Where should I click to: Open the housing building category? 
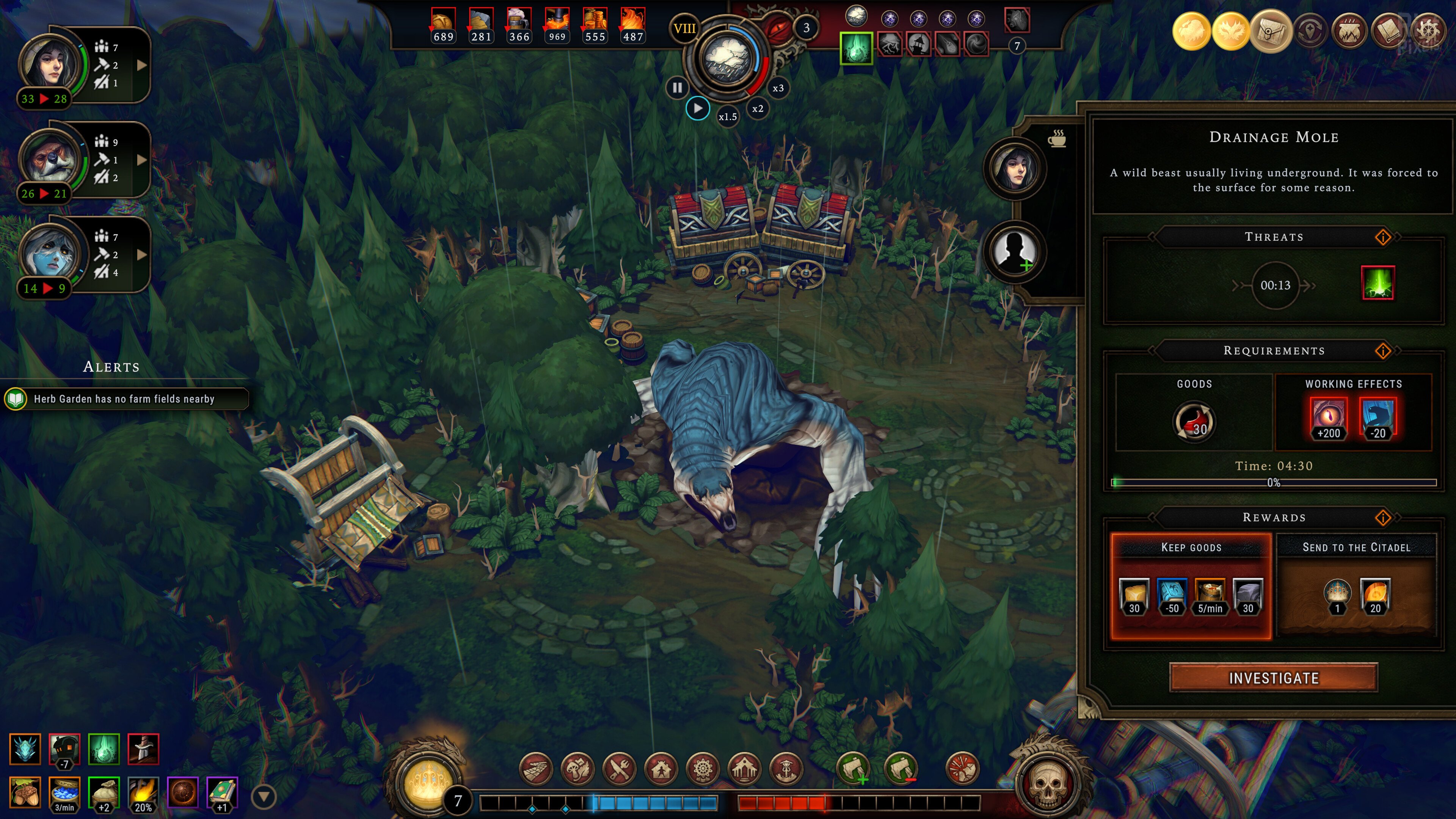click(x=661, y=769)
